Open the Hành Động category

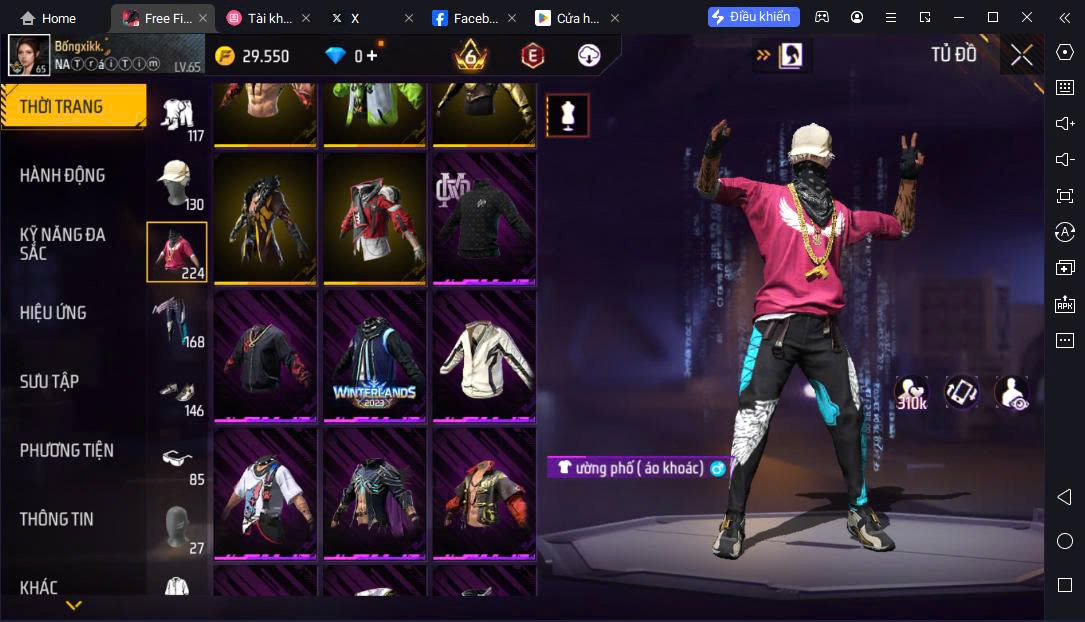click(62, 175)
